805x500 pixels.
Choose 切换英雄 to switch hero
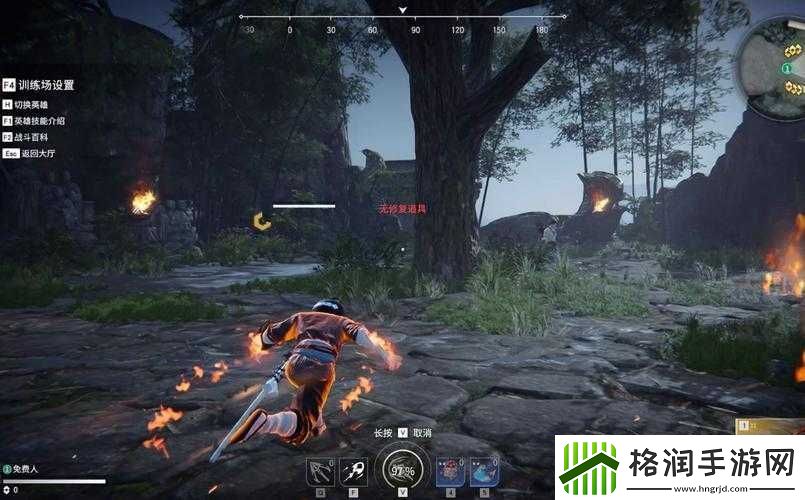(31, 104)
